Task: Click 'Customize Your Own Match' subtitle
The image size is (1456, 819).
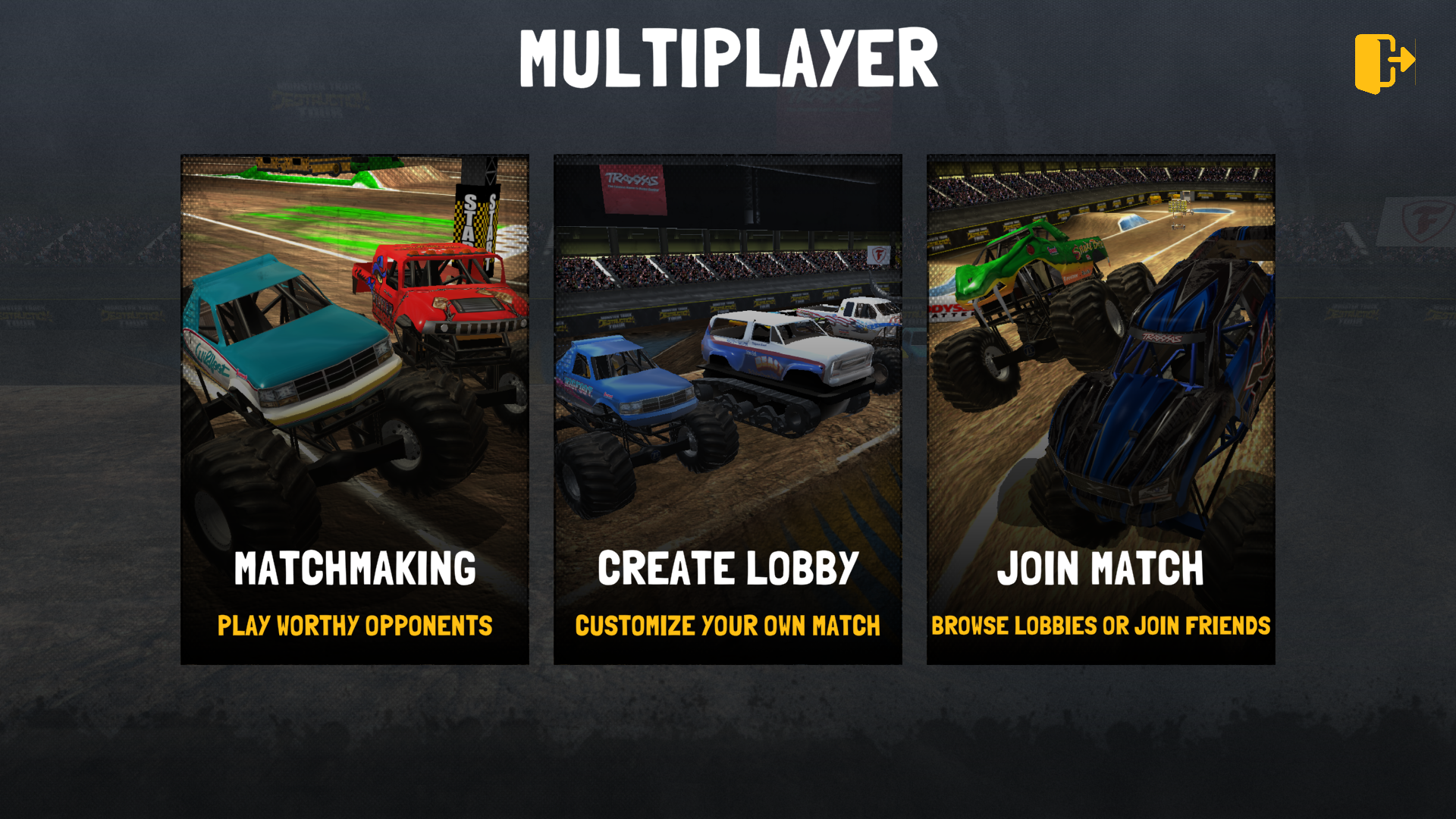Action: tap(727, 626)
